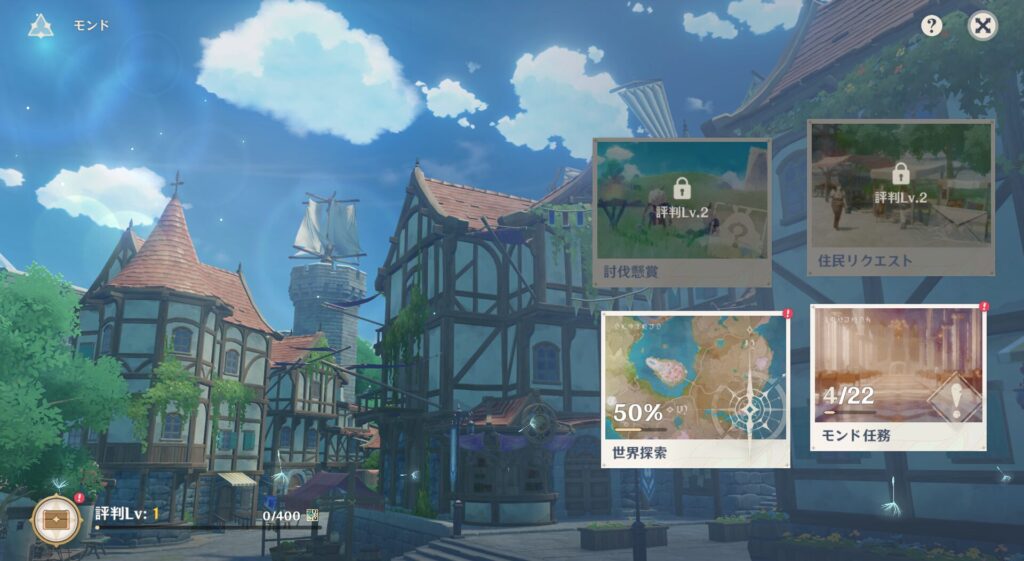The width and height of the screenshot is (1024, 561).
Task: Click the モンド region emblem icon
Action: [41, 25]
